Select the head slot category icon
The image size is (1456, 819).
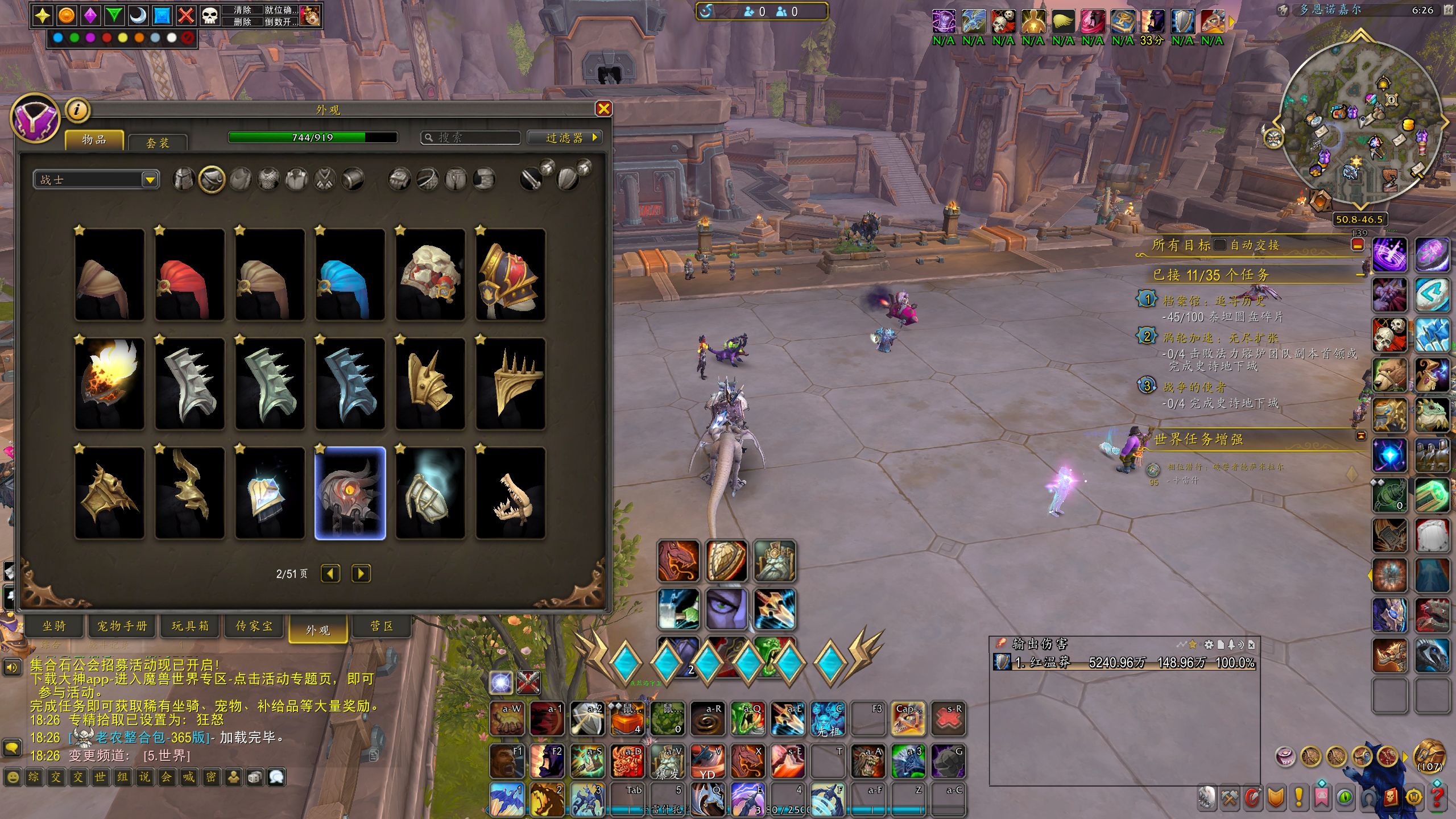tap(184, 180)
